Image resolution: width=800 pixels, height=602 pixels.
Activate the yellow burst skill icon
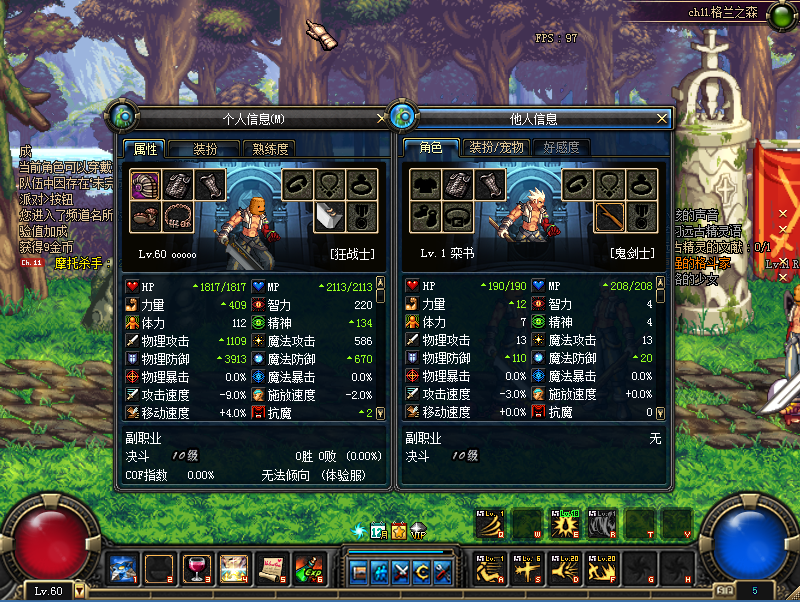coord(563,523)
